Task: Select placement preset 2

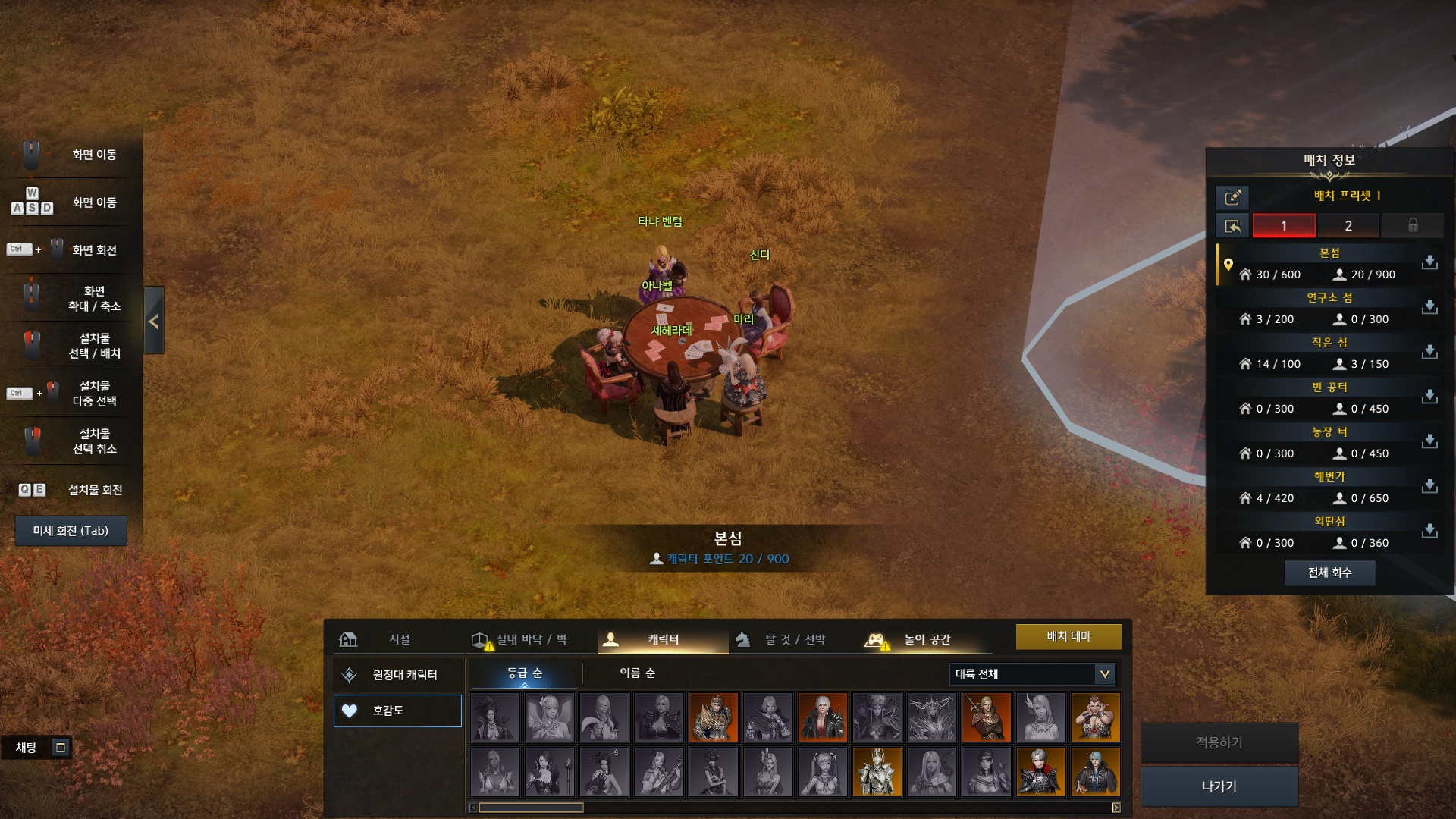Action: (x=1348, y=225)
